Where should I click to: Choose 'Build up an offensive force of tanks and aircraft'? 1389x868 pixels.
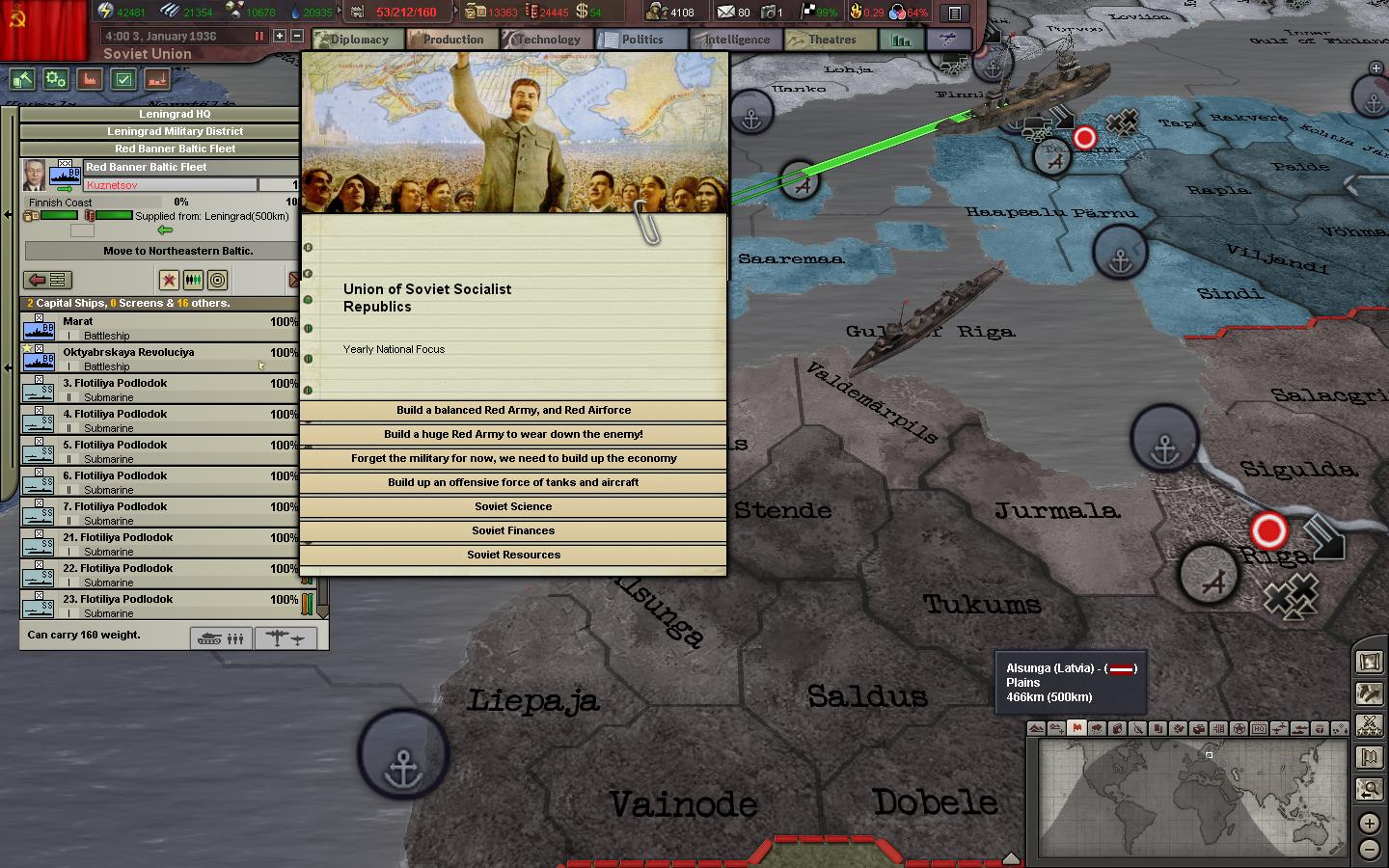(x=513, y=483)
